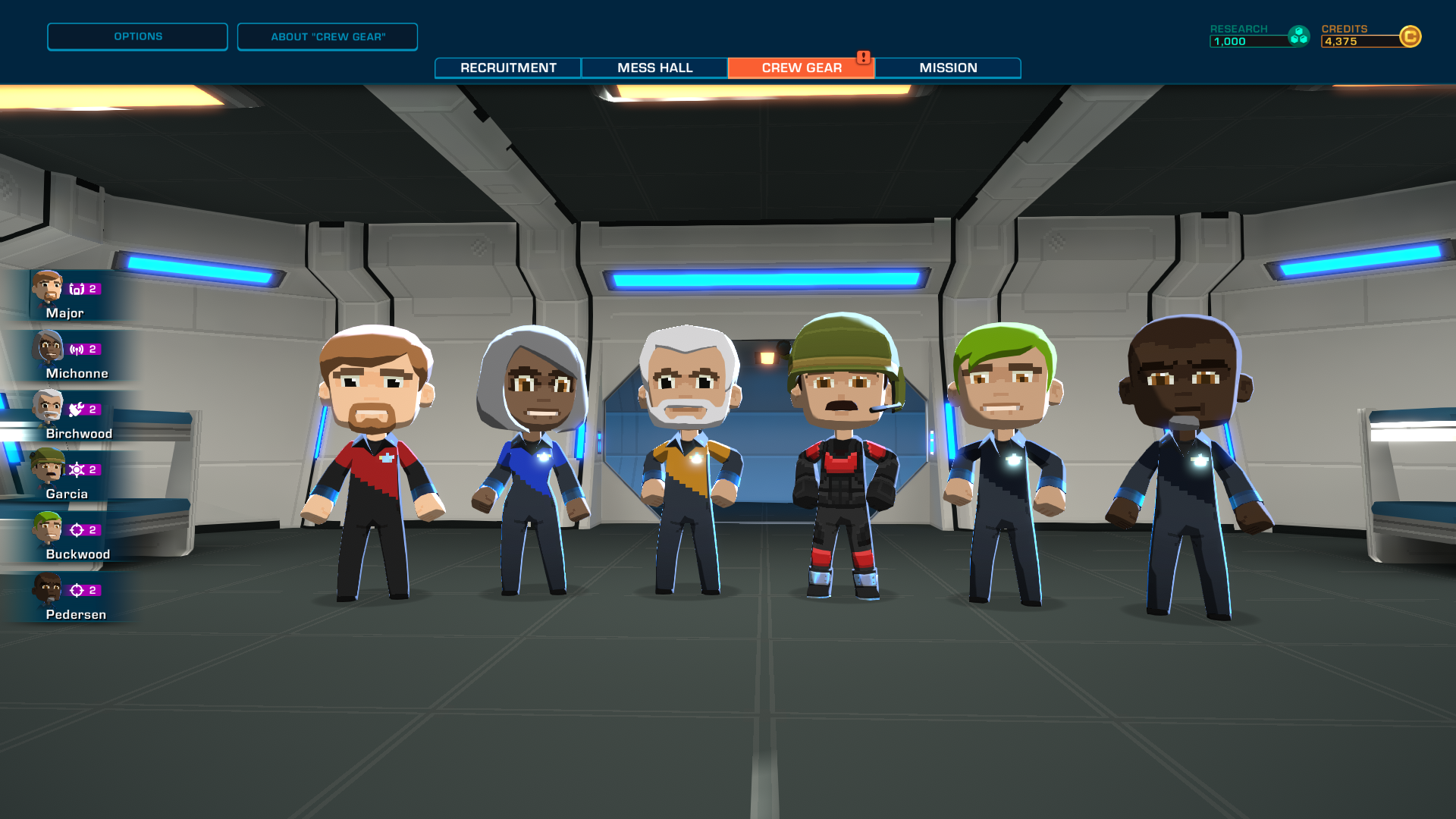Viewport: 1456px width, 819px height.
Task: Click the About "Crew Gear" button
Action: pyautogui.click(x=328, y=36)
